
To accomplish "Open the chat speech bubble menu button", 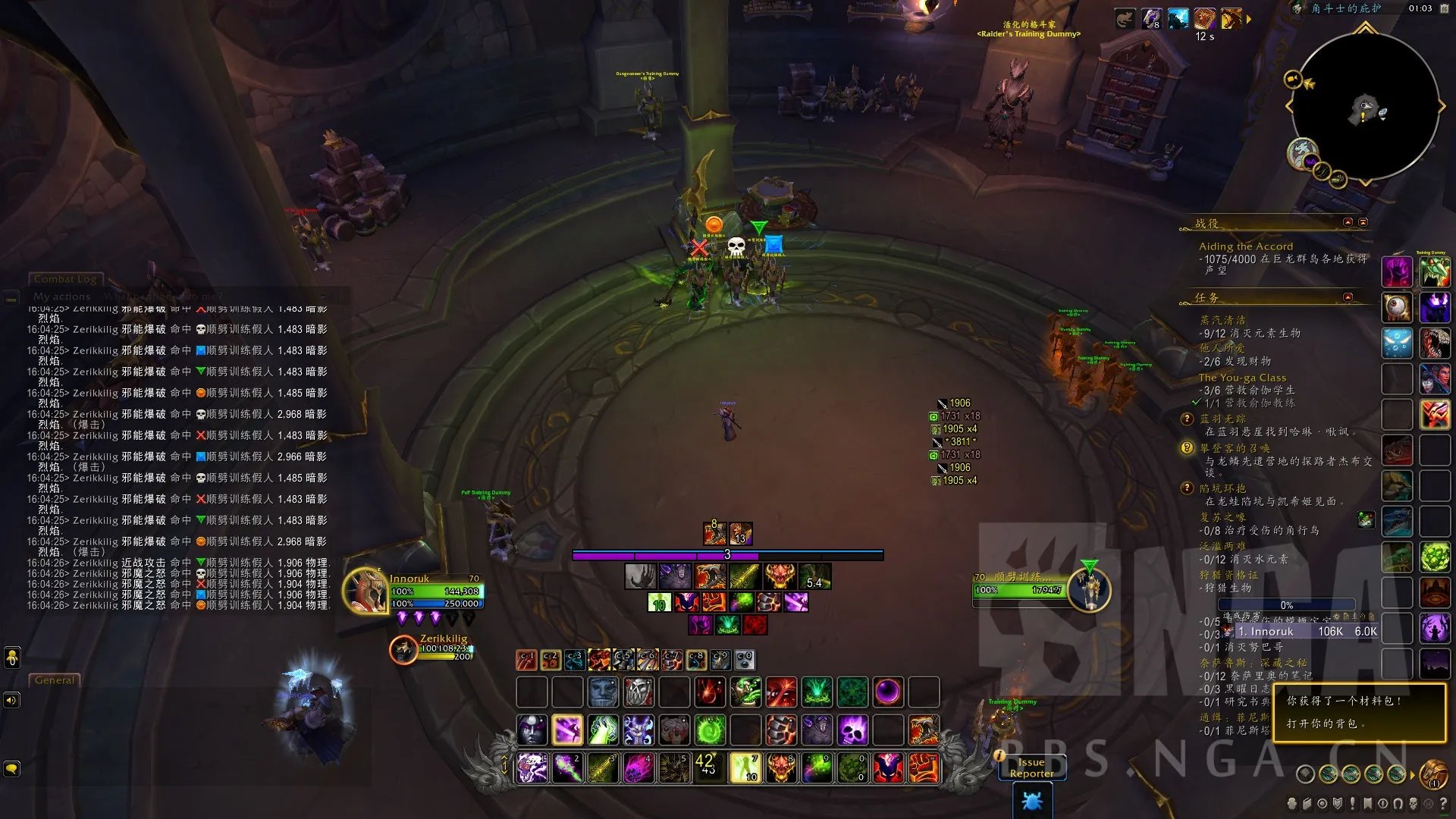I will [11, 768].
